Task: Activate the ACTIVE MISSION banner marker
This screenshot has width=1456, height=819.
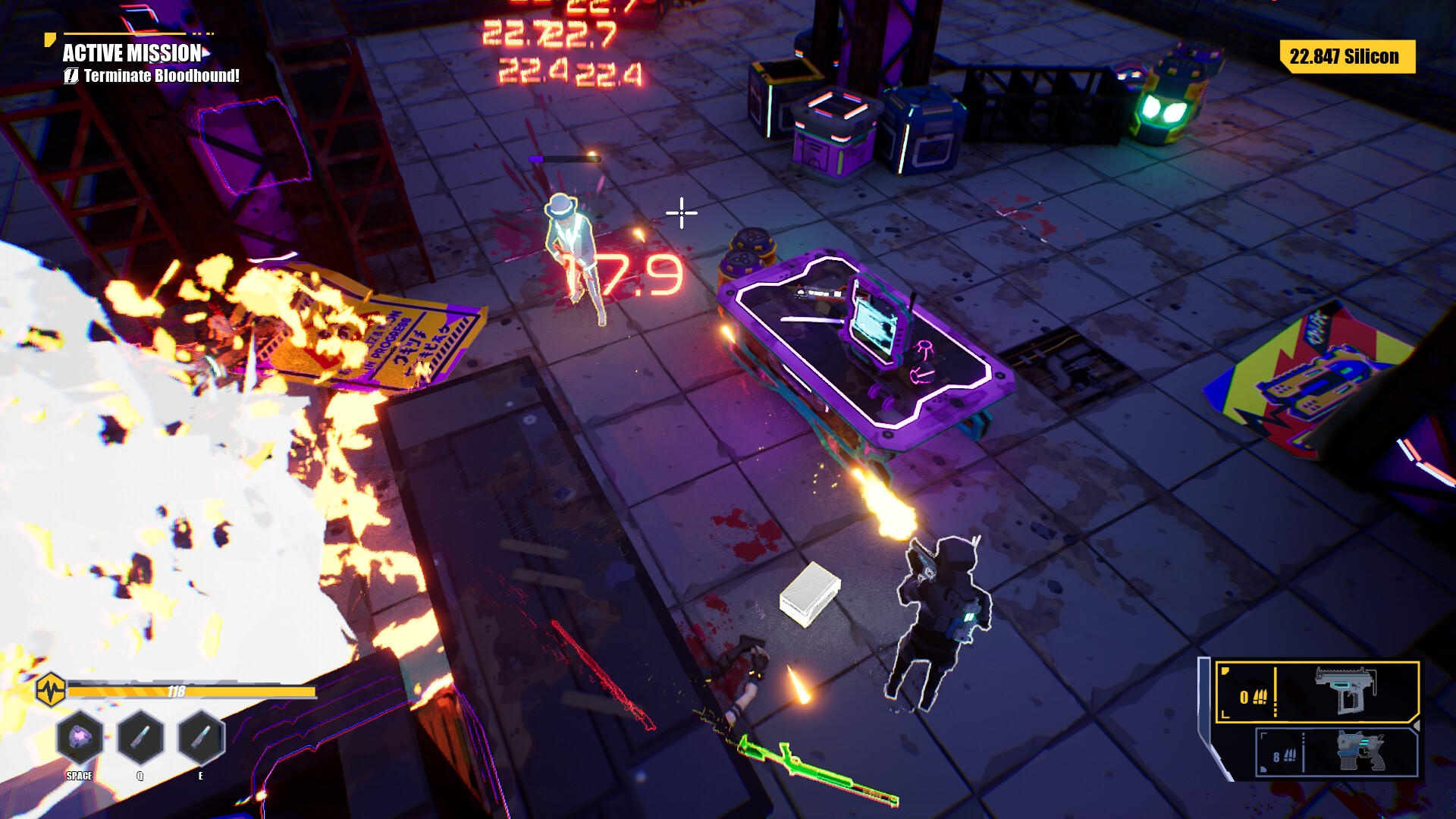Action: tap(50, 38)
